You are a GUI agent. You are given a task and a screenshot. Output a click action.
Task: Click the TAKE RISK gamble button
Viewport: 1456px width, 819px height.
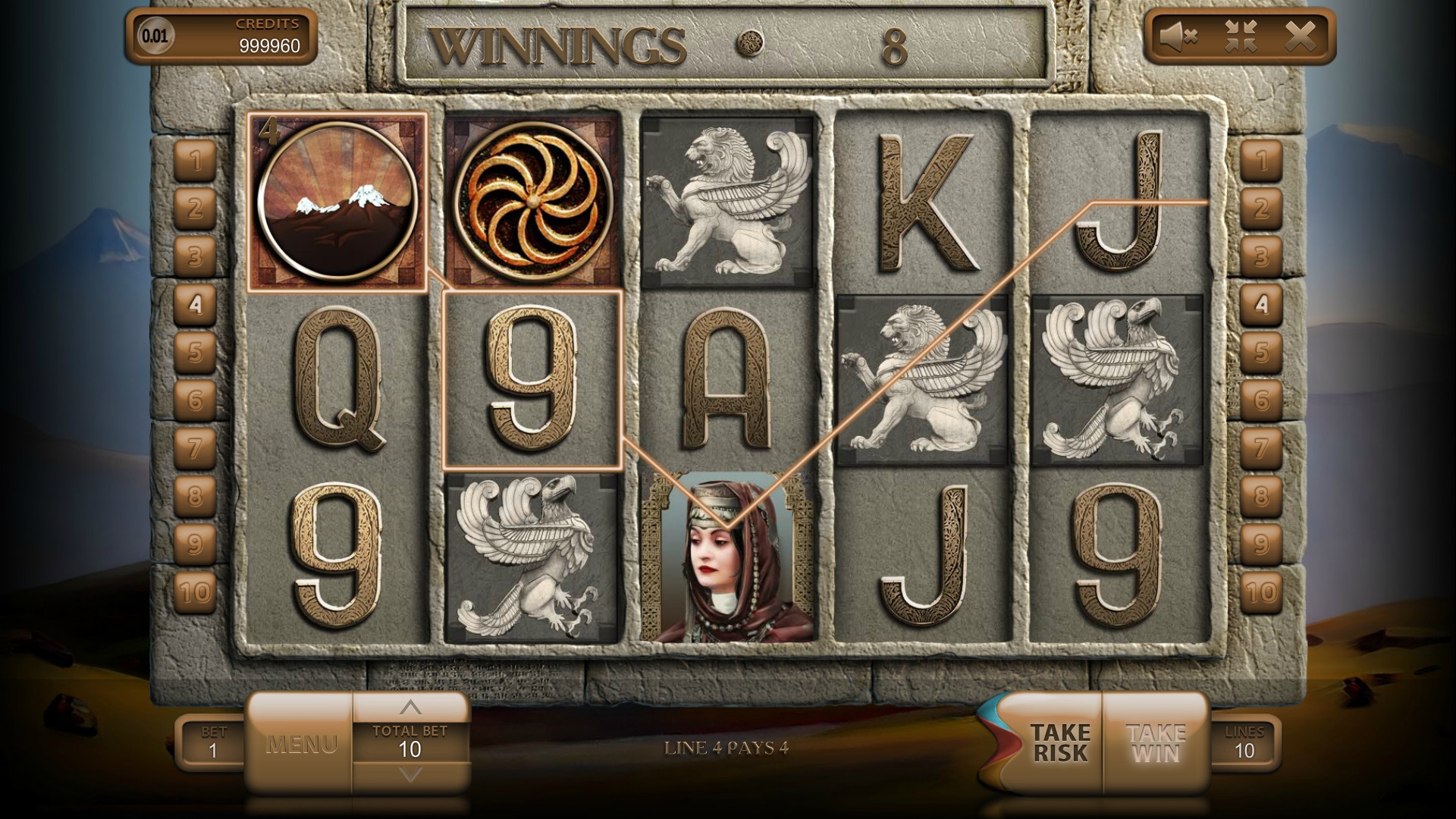coord(1059,743)
